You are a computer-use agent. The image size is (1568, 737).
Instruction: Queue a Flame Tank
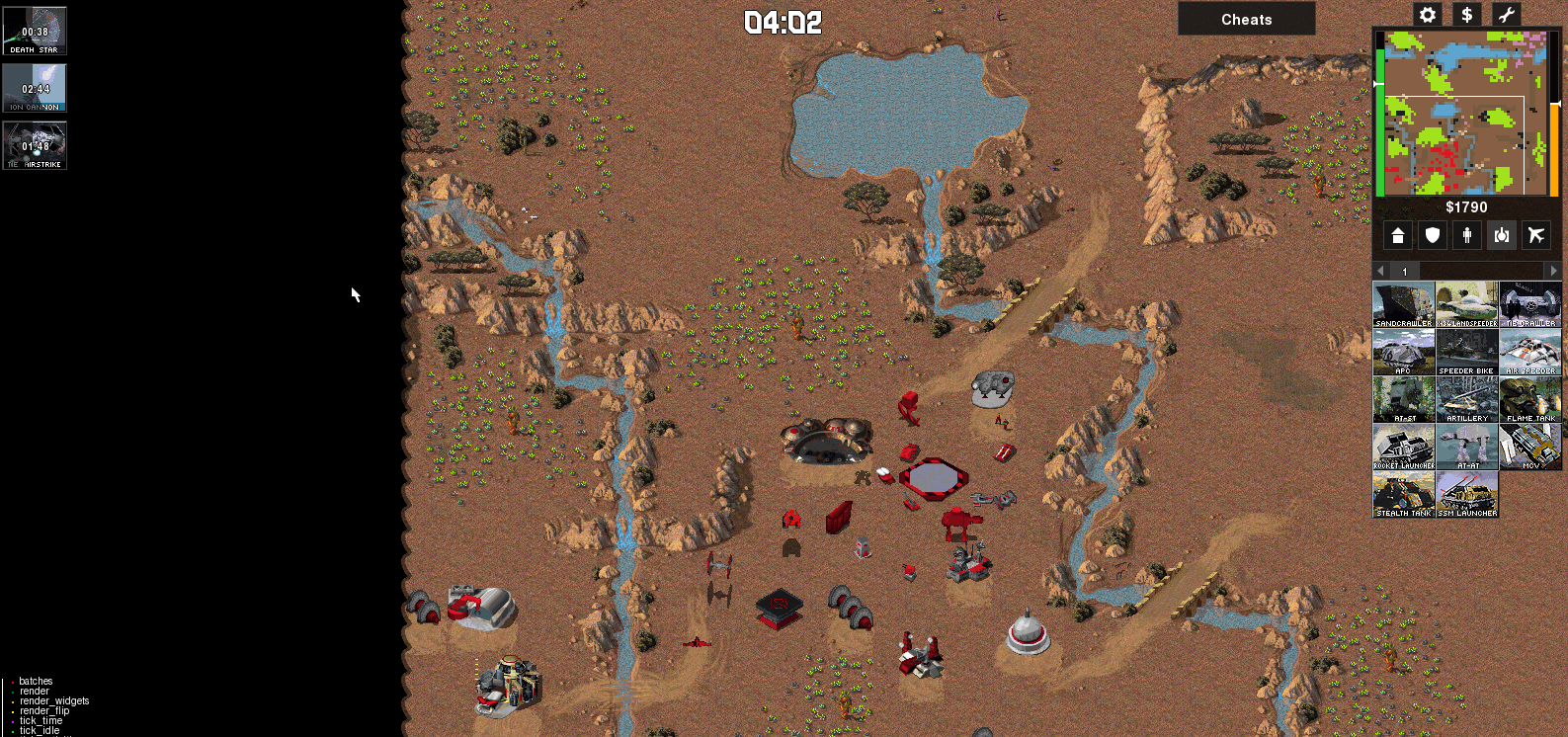[x=1530, y=399]
